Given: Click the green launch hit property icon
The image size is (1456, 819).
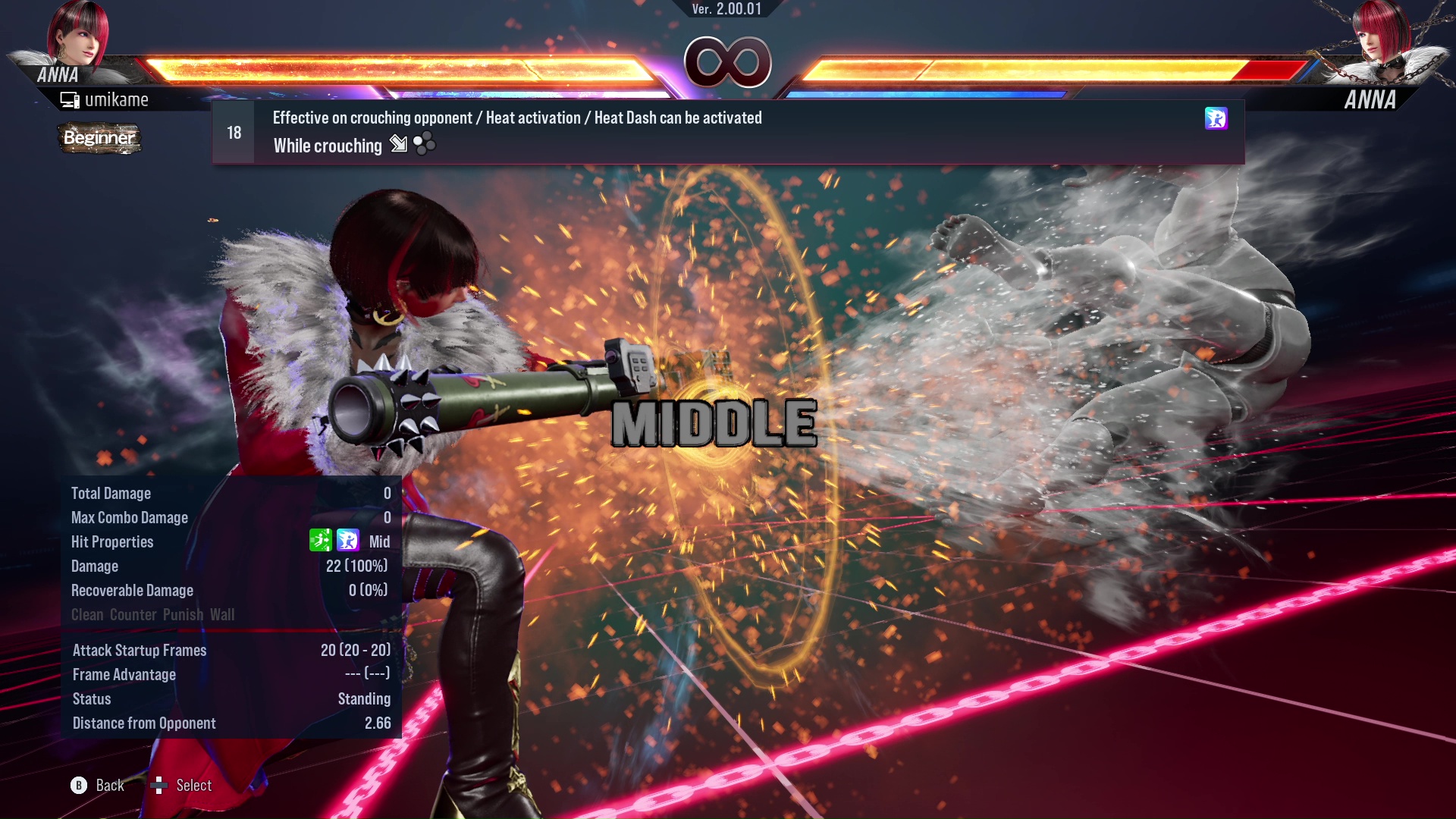Looking at the screenshot, I should (320, 541).
